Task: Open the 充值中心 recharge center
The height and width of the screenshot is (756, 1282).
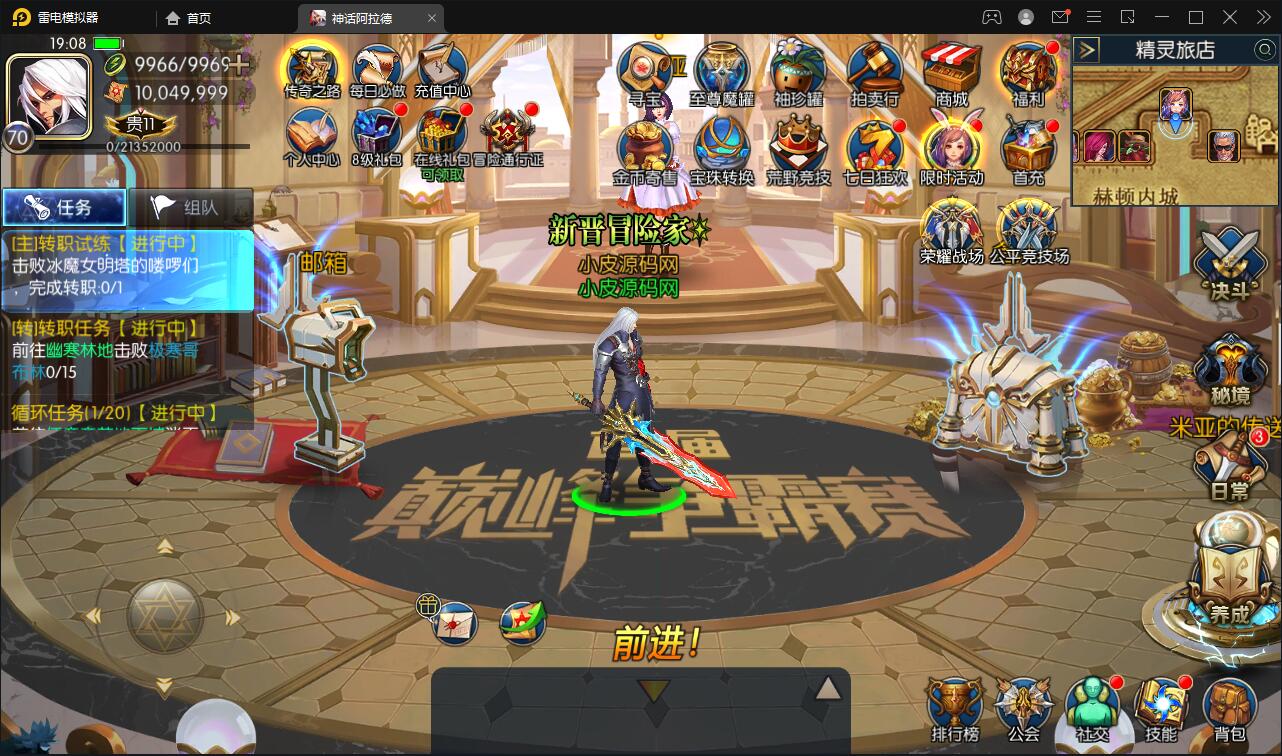Action: pyautogui.click(x=442, y=68)
